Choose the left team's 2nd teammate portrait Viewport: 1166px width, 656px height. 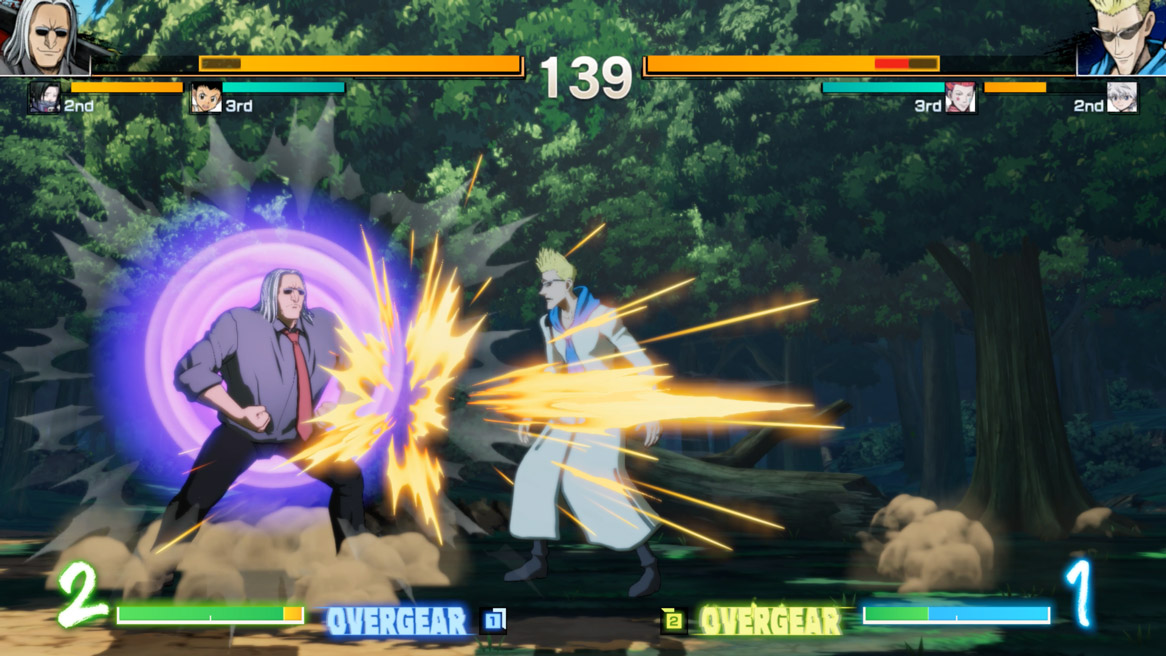[44, 98]
